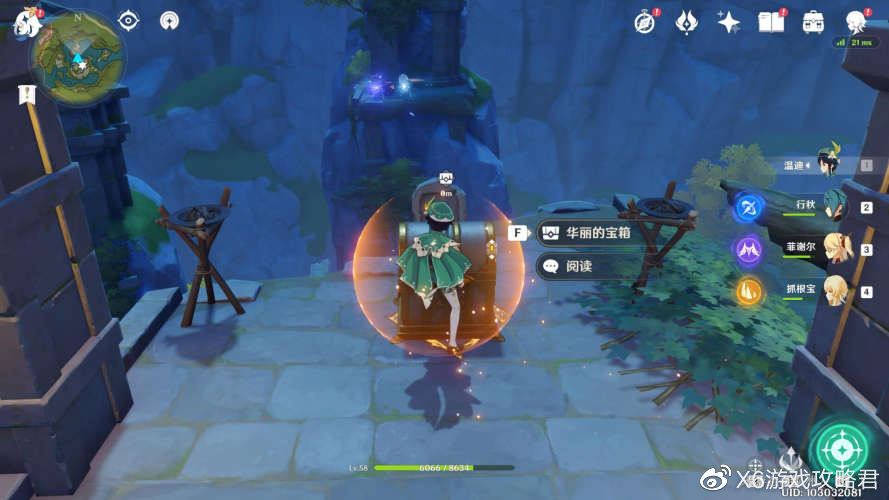
Task: Open the four-pointed star icon
Action: click(x=729, y=22)
